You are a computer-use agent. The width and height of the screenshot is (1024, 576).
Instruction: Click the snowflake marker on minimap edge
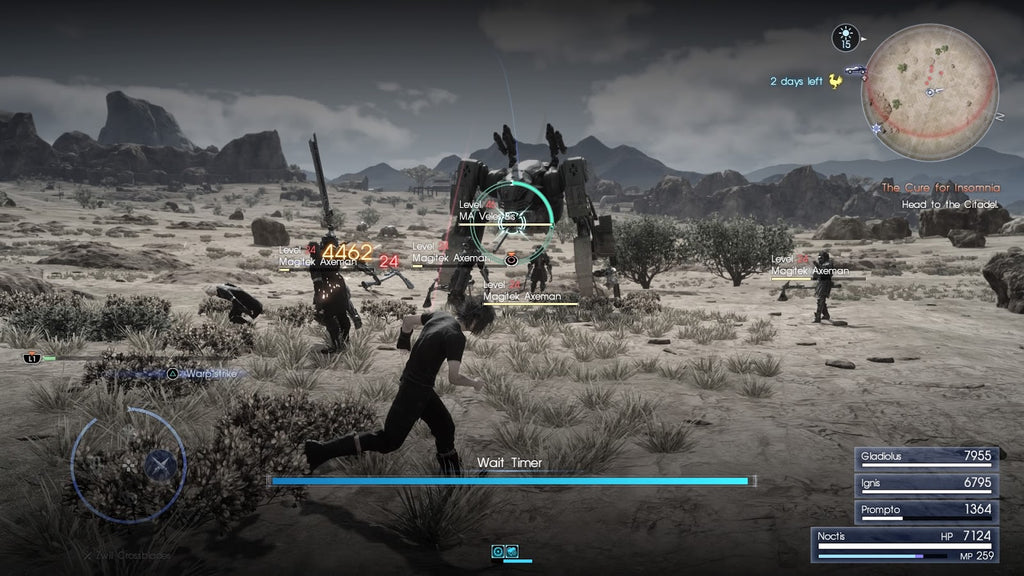[878, 129]
